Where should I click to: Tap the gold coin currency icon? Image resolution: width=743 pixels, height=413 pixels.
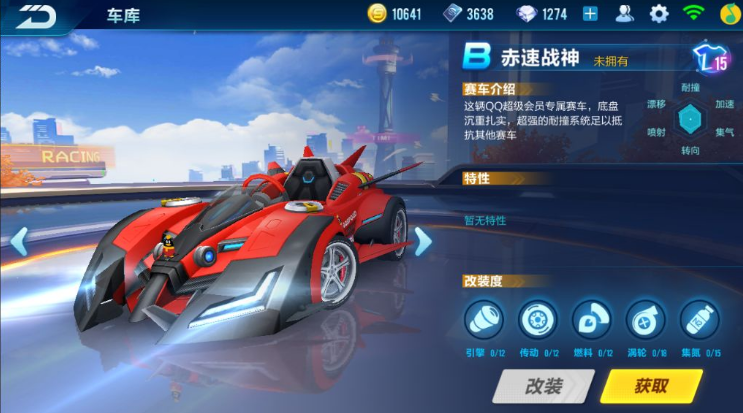[x=377, y=14]
